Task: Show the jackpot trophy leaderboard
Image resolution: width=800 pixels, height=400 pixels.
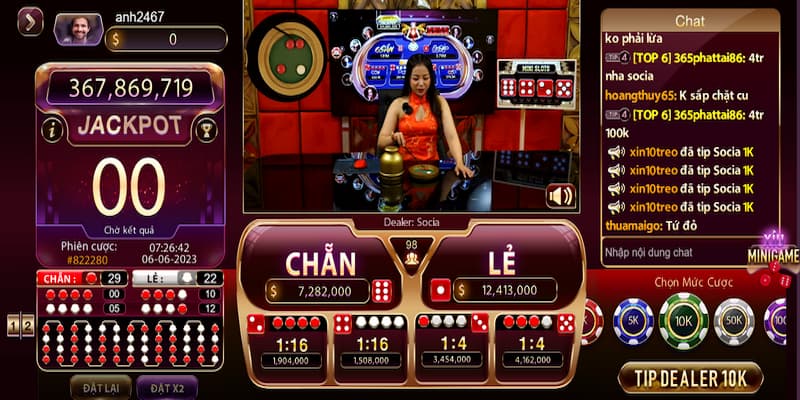Action: point(206,128)
